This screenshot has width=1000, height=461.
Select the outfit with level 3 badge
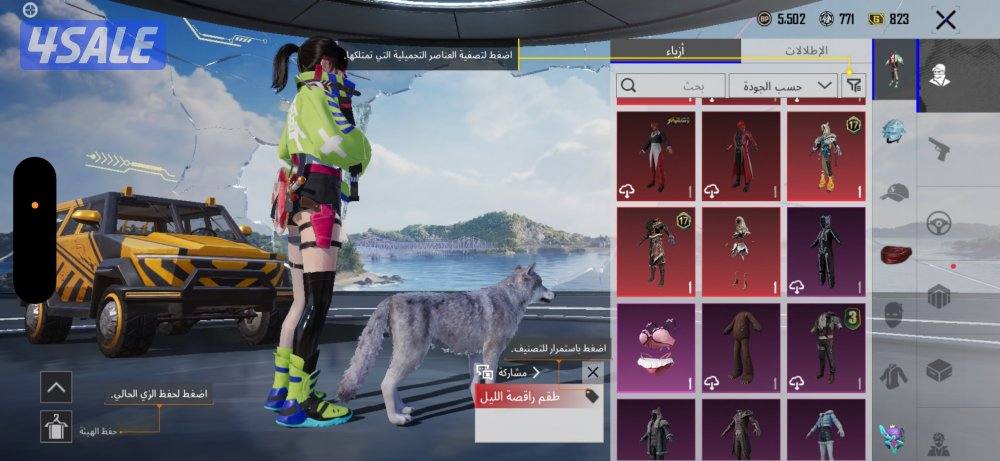826,346
